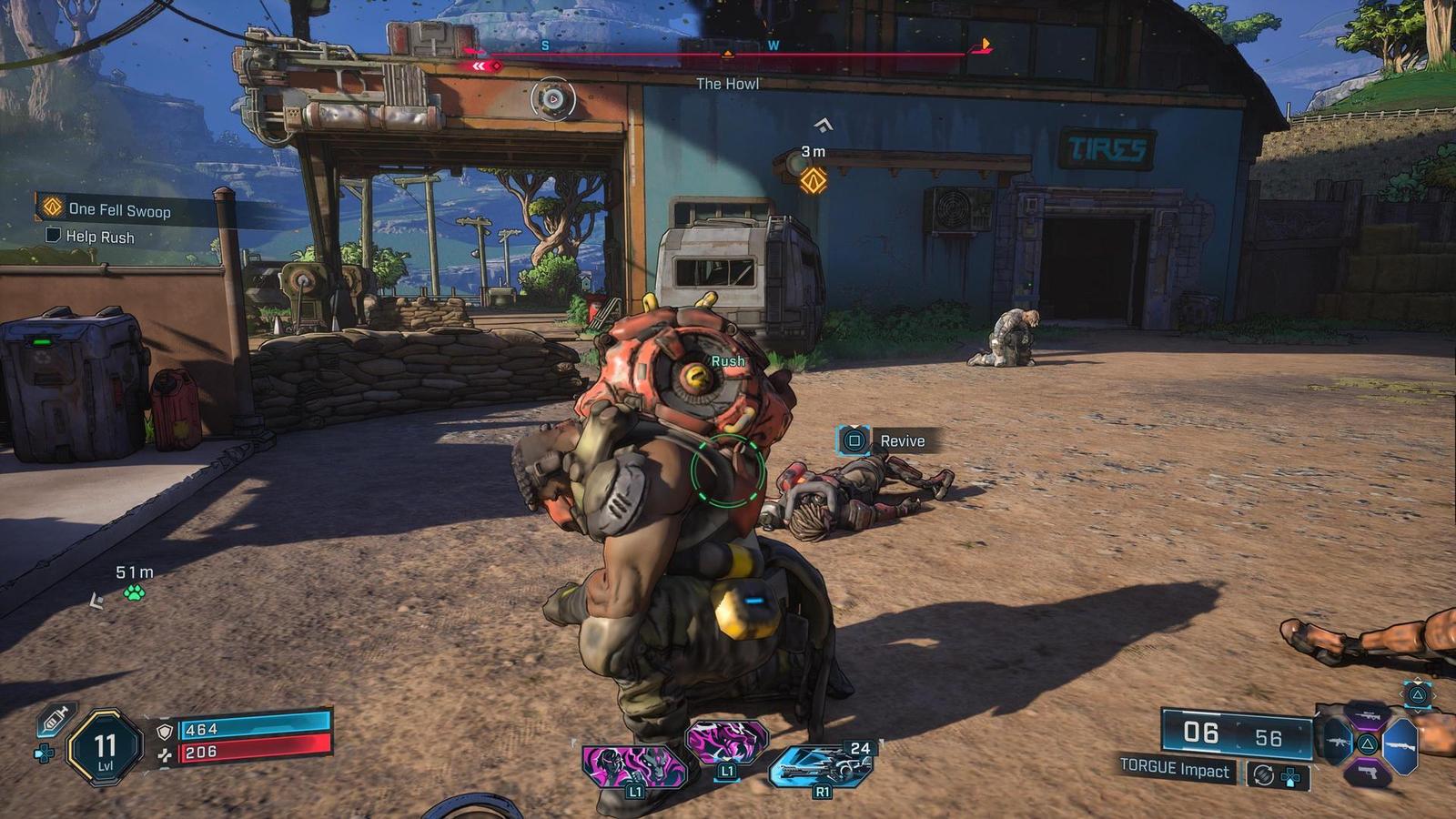This screenshot has height=819, width=1456.
Task: Click the equipped shotgun icon on the weapon wheel
Action: (x=1400, y=745)
